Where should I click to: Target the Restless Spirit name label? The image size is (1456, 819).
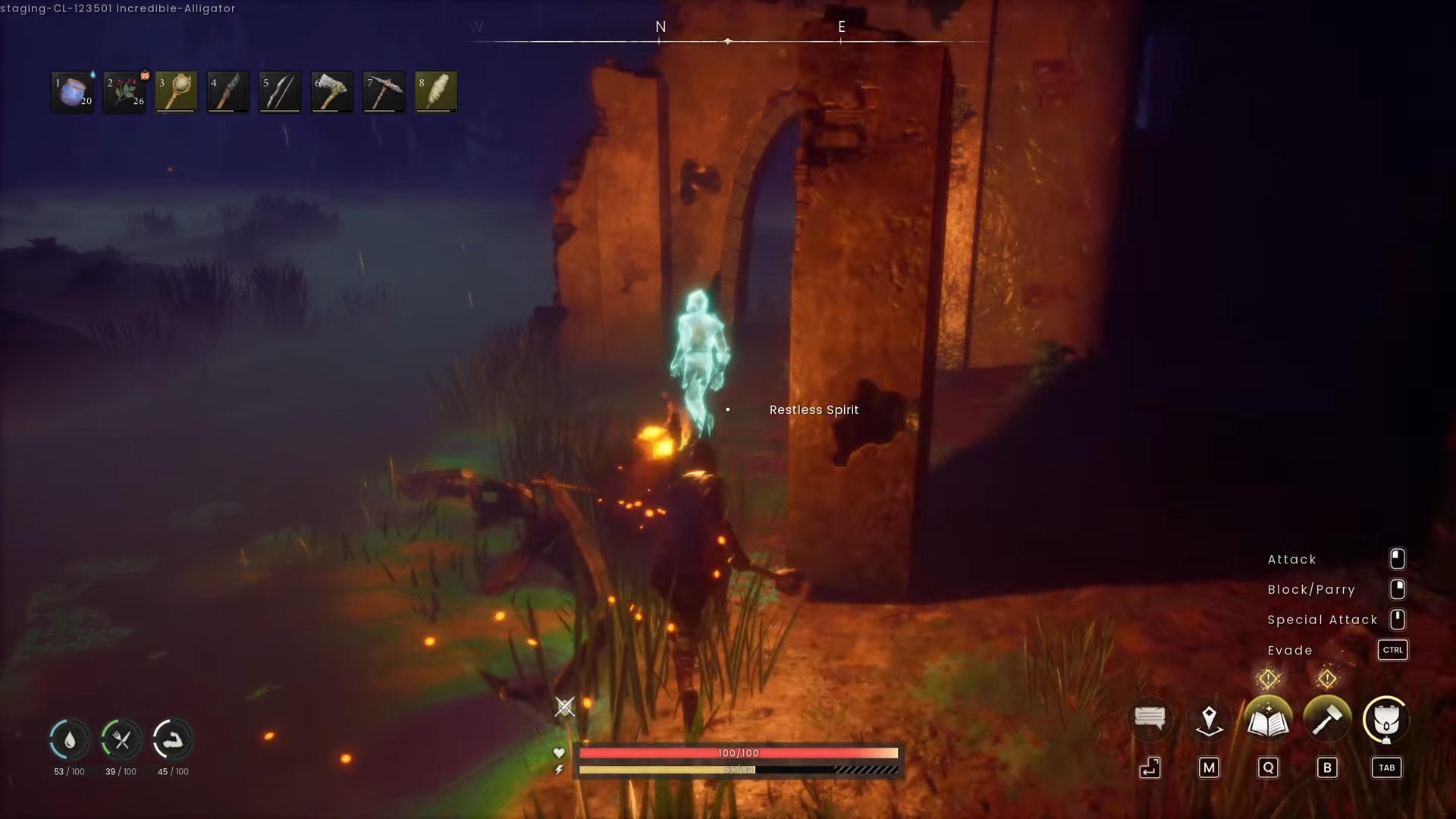click(x=814, y=409)
